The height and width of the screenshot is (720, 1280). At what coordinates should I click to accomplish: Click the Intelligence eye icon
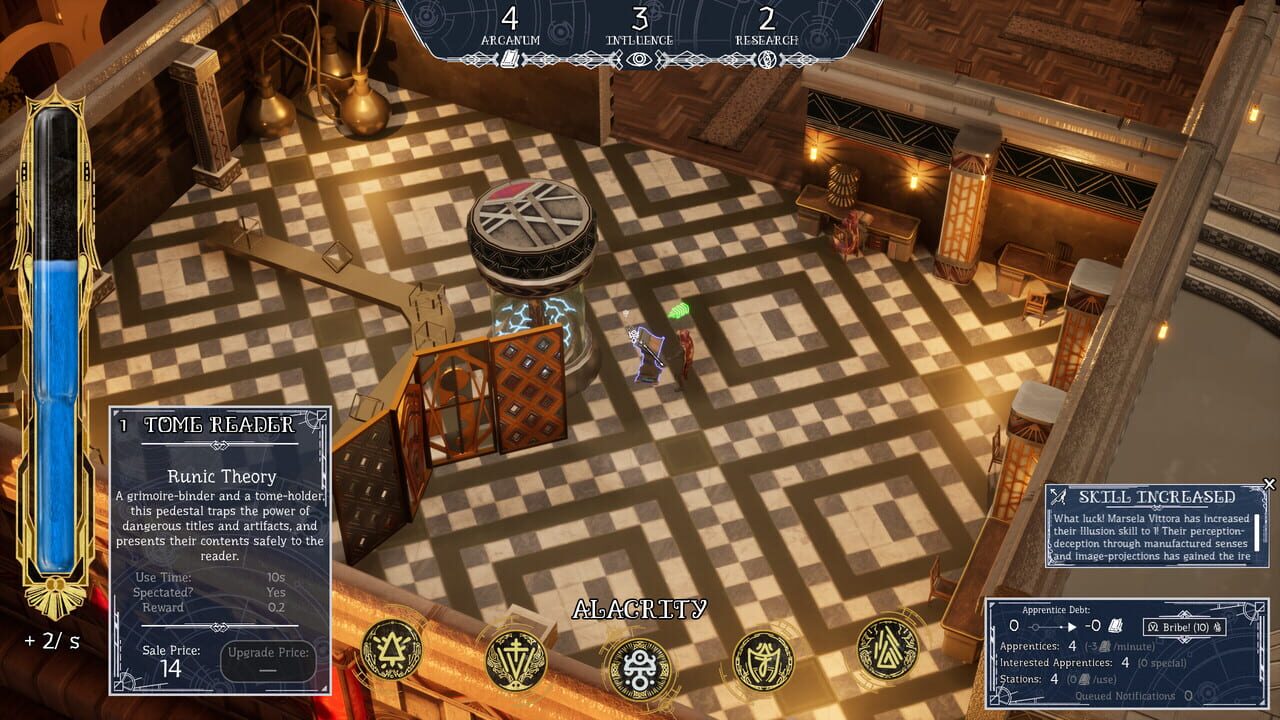tap(640, 56)
